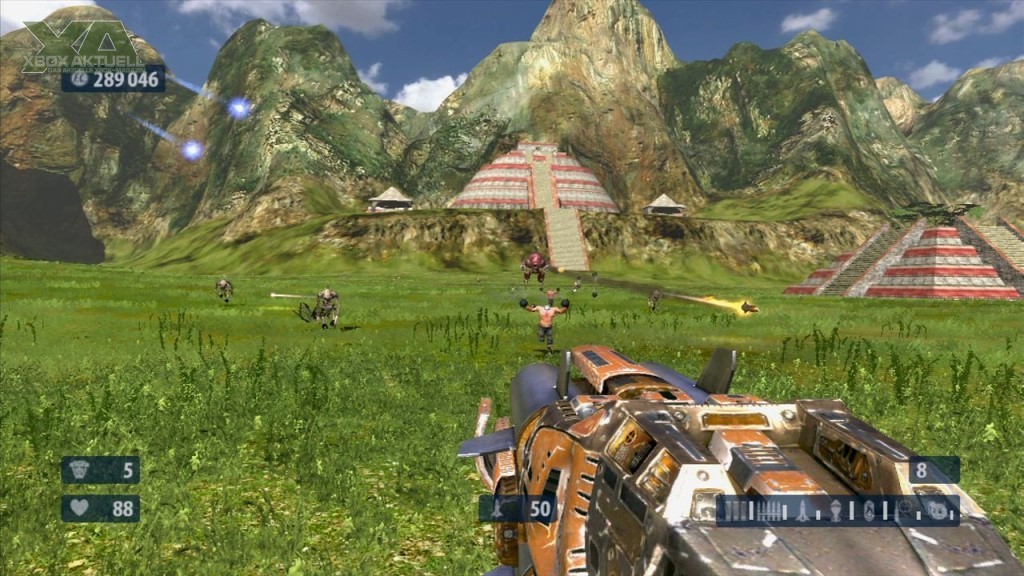Select the cannonball ammo icon

click(937, 510)
